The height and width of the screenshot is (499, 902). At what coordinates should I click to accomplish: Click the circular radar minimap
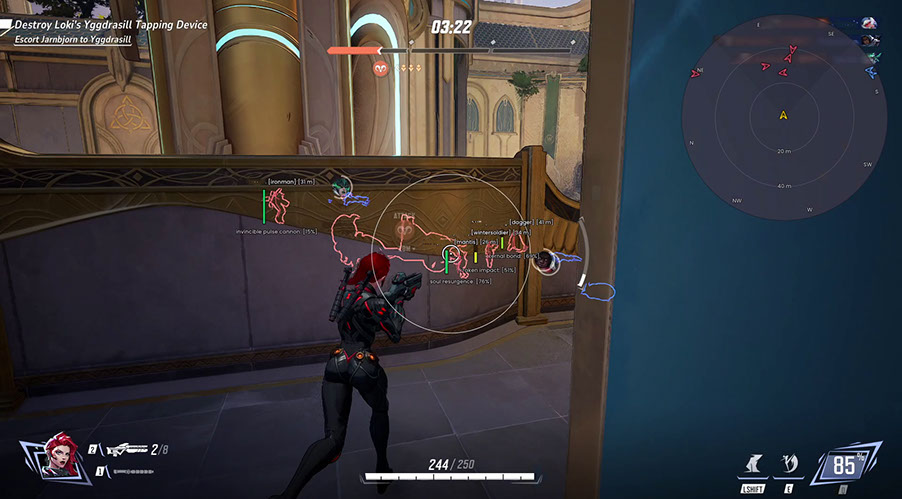(784, 116)
